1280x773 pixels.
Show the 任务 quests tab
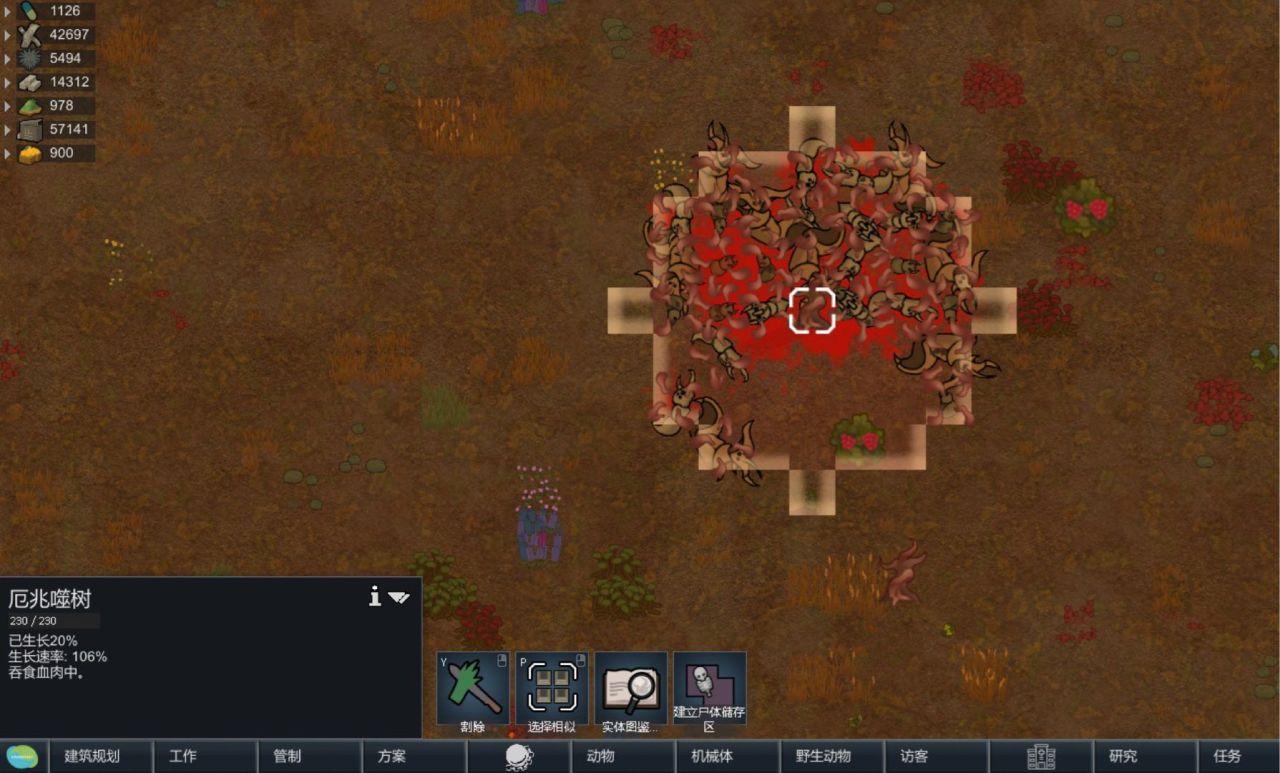click(x=1227, y=756)
